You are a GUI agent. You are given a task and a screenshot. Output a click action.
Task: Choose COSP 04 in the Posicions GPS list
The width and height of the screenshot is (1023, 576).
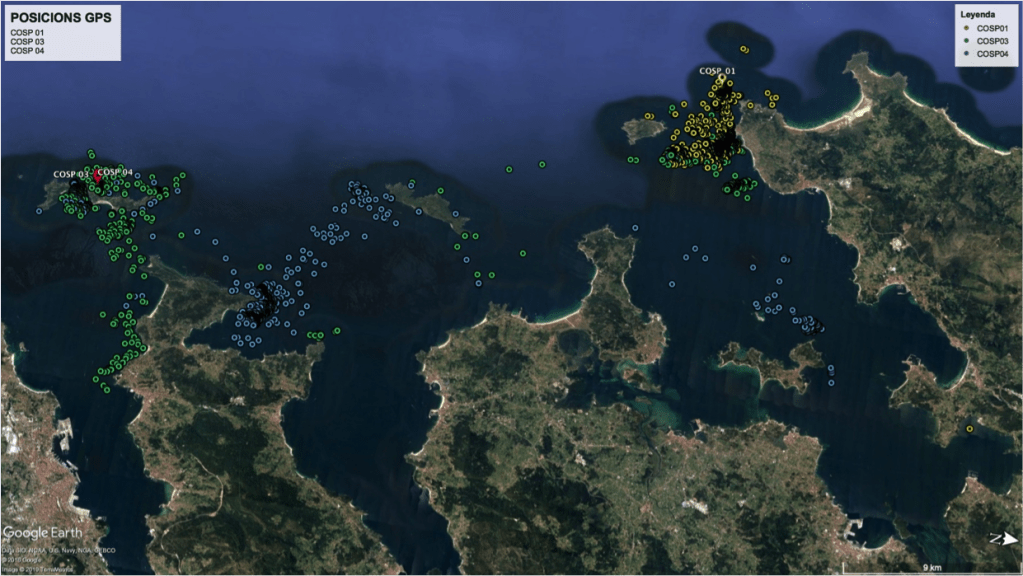point(27,50)
